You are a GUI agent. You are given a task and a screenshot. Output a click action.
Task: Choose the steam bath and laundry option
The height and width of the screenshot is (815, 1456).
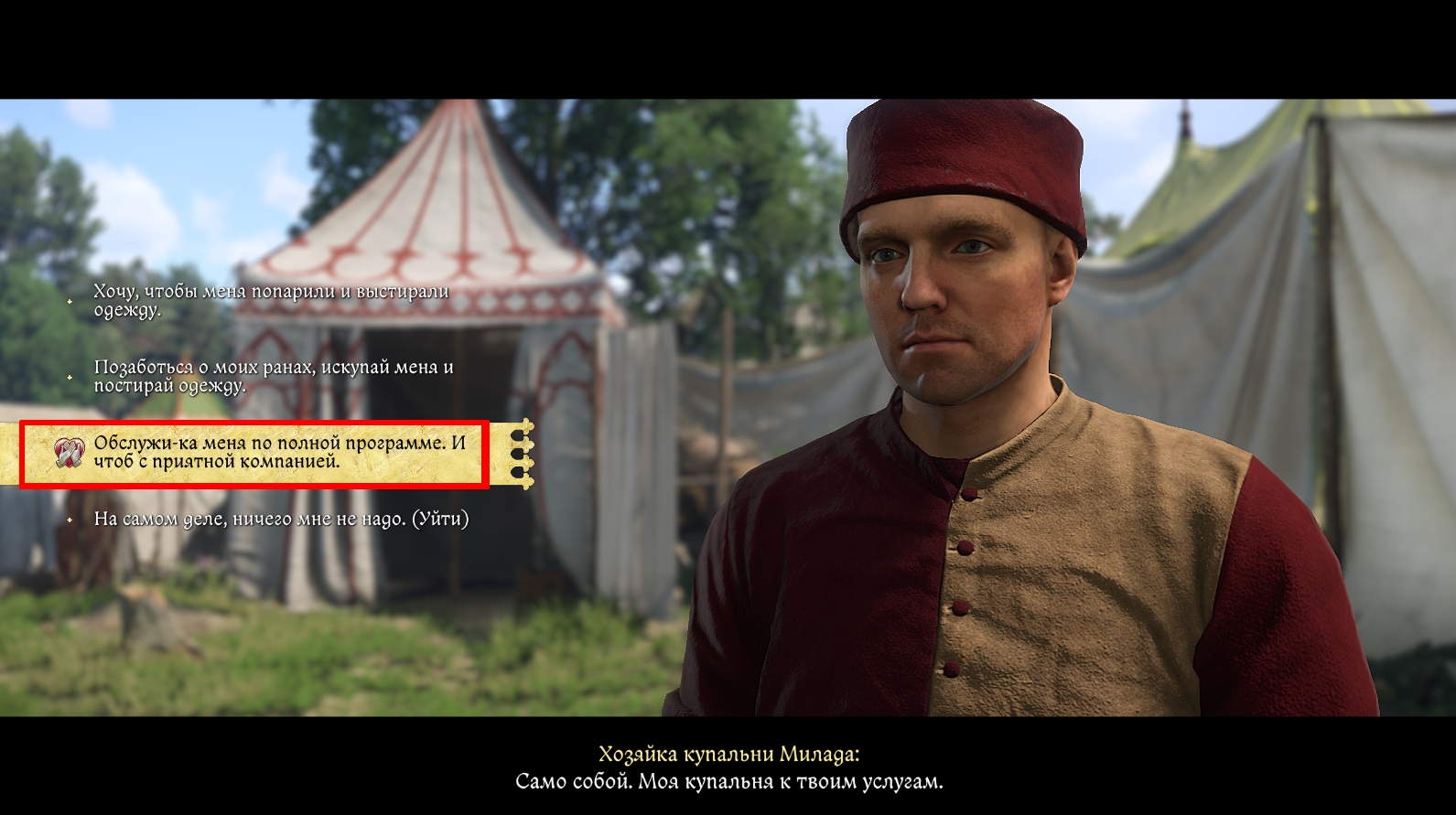point(271,301)
